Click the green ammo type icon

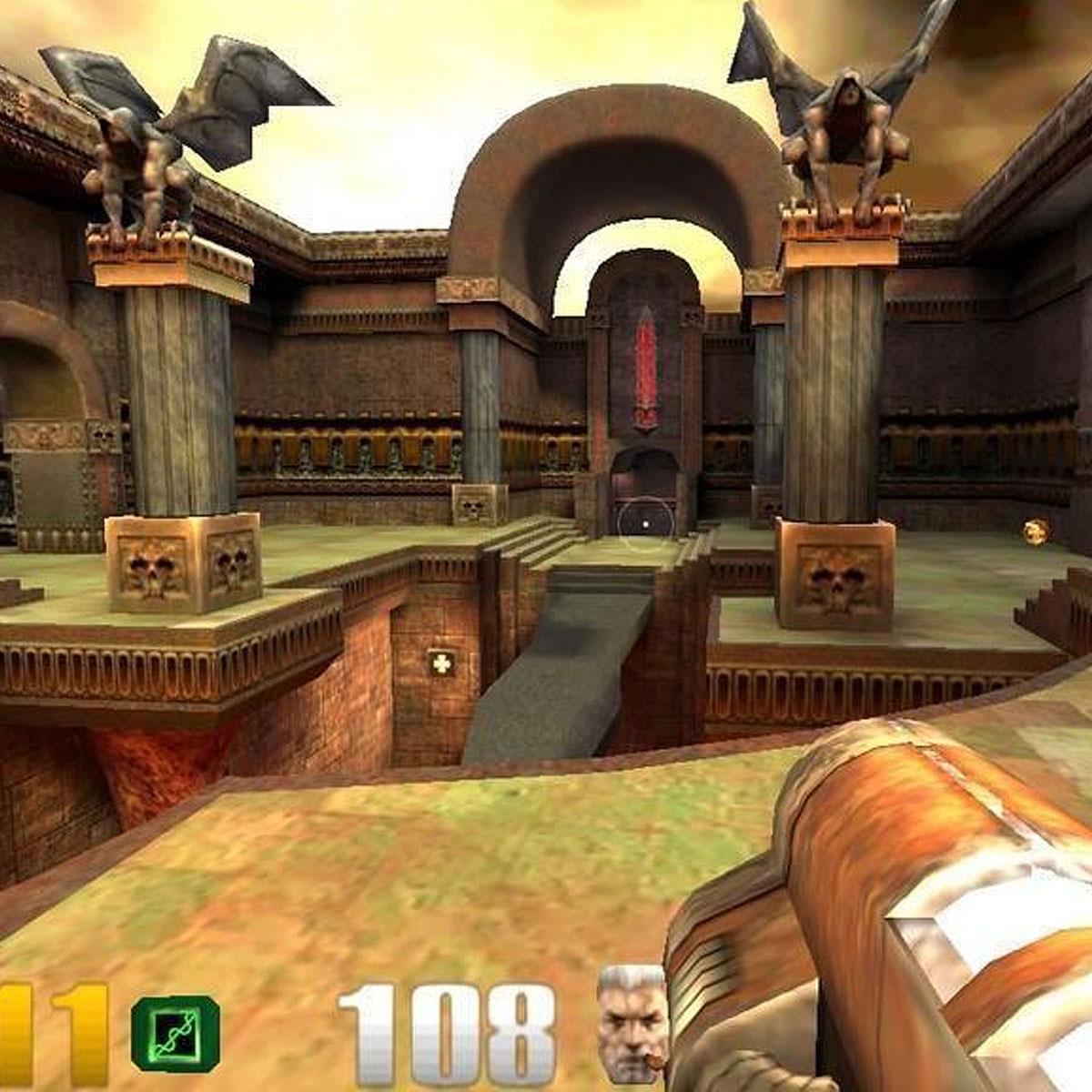coord(175,1033)
